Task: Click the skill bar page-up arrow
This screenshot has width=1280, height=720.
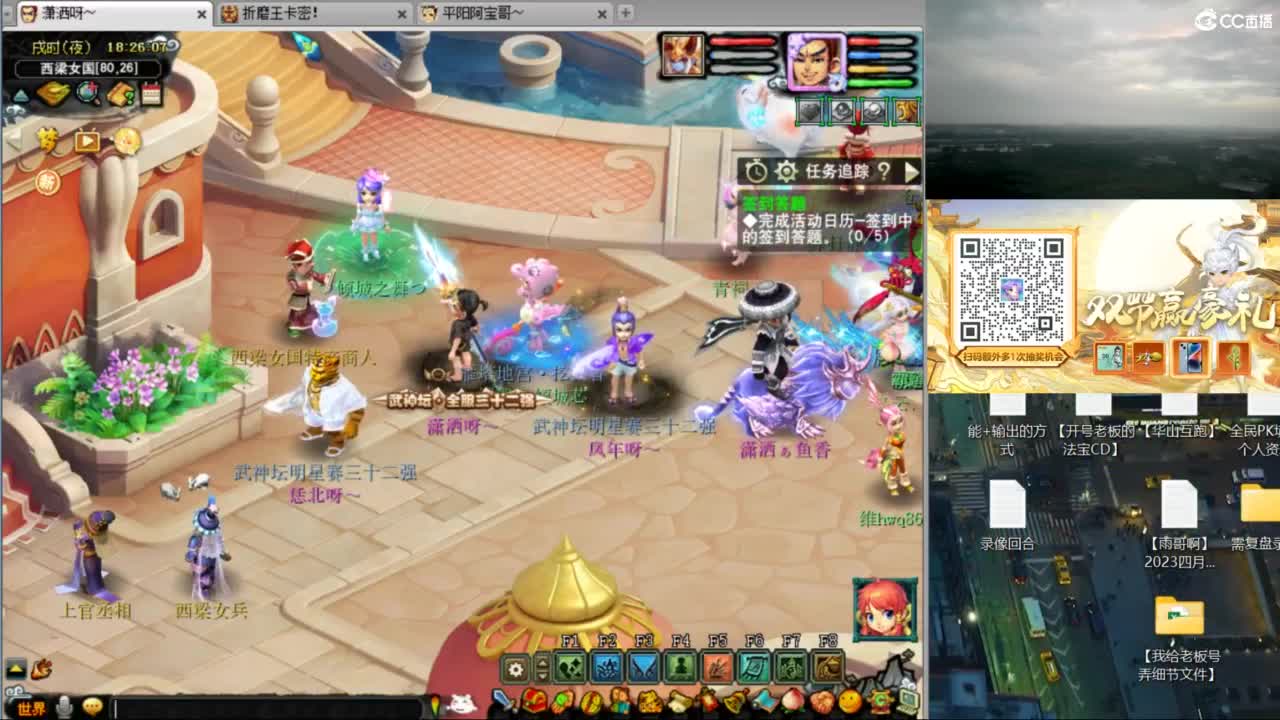Action: [x=542, y=661]
